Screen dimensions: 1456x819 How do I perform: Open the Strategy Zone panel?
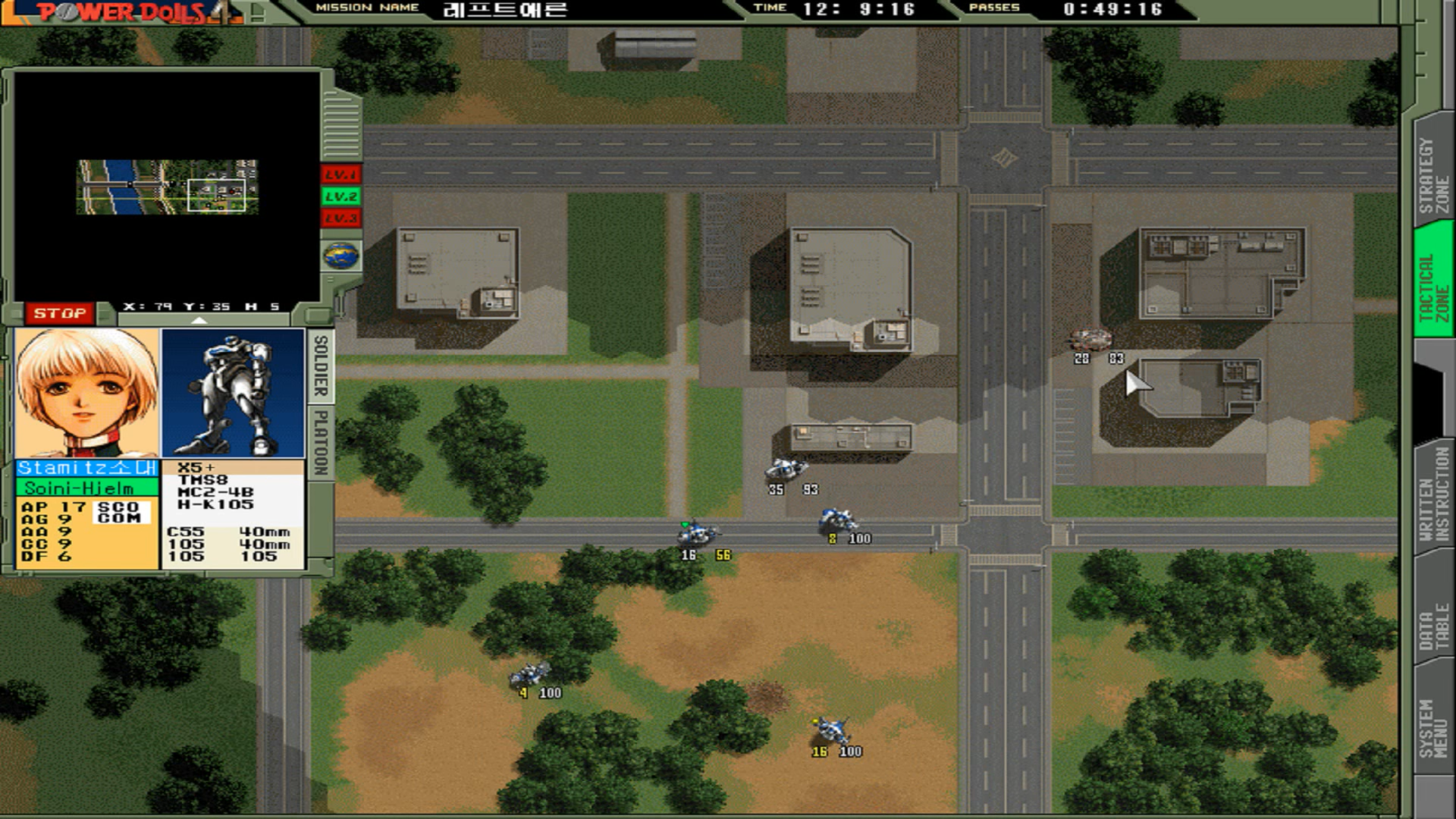point(1433,175)
